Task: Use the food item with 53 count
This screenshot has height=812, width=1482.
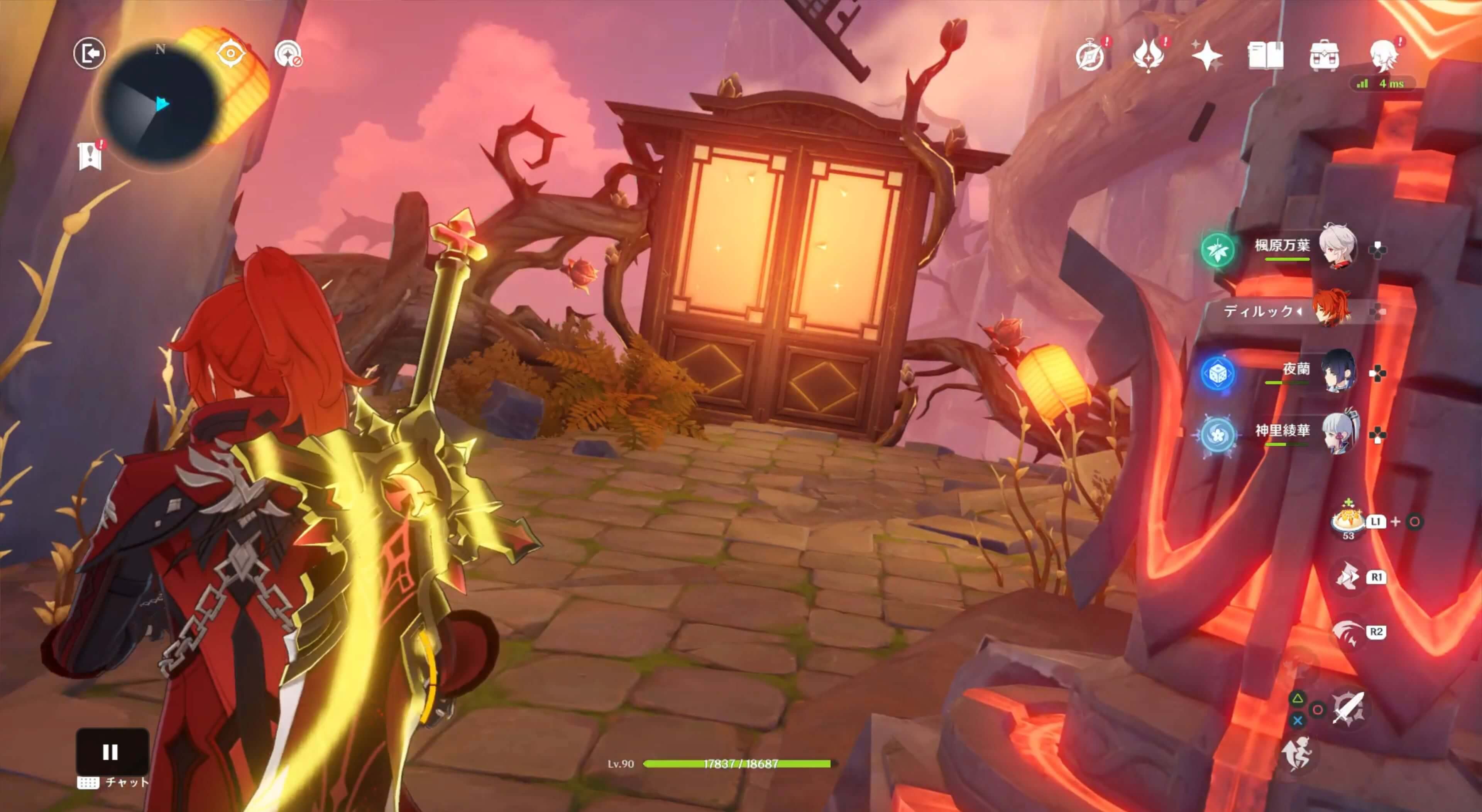Action: (x=1348, y=520)
